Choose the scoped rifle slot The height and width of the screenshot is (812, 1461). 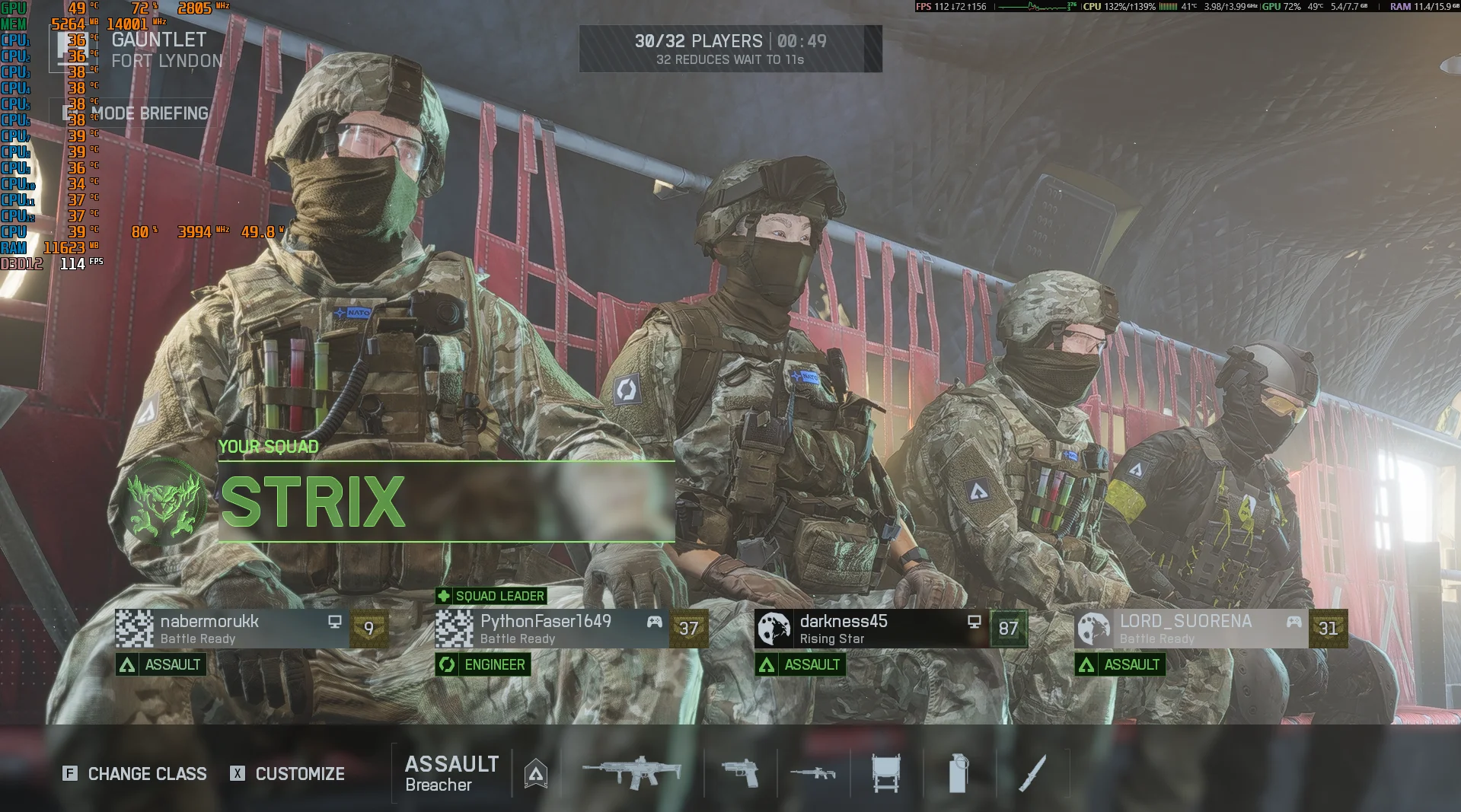(812, 774)
